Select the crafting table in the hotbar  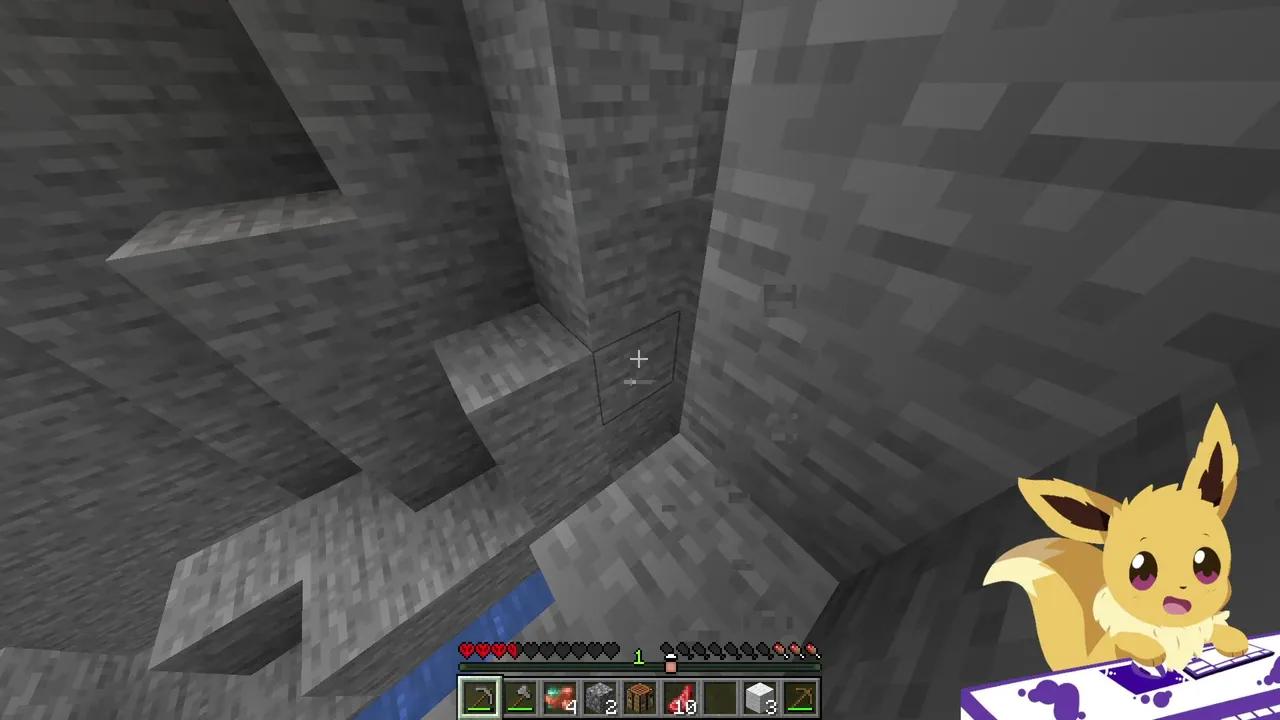[640, 697]
